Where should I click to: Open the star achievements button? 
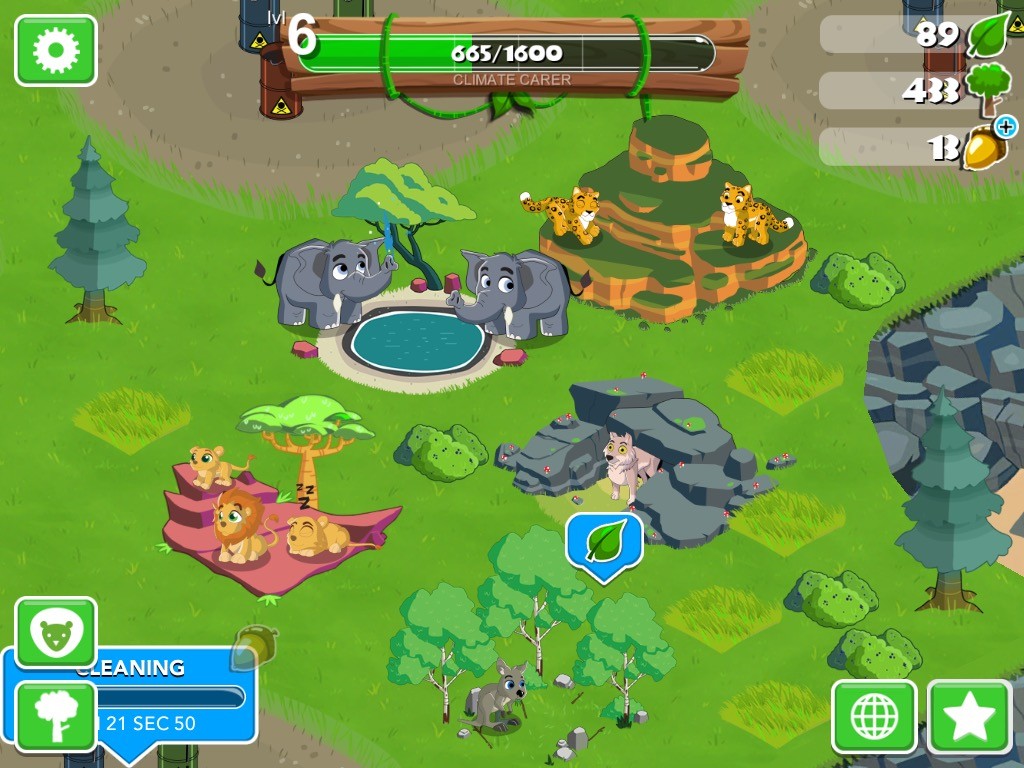pos(969,717)
